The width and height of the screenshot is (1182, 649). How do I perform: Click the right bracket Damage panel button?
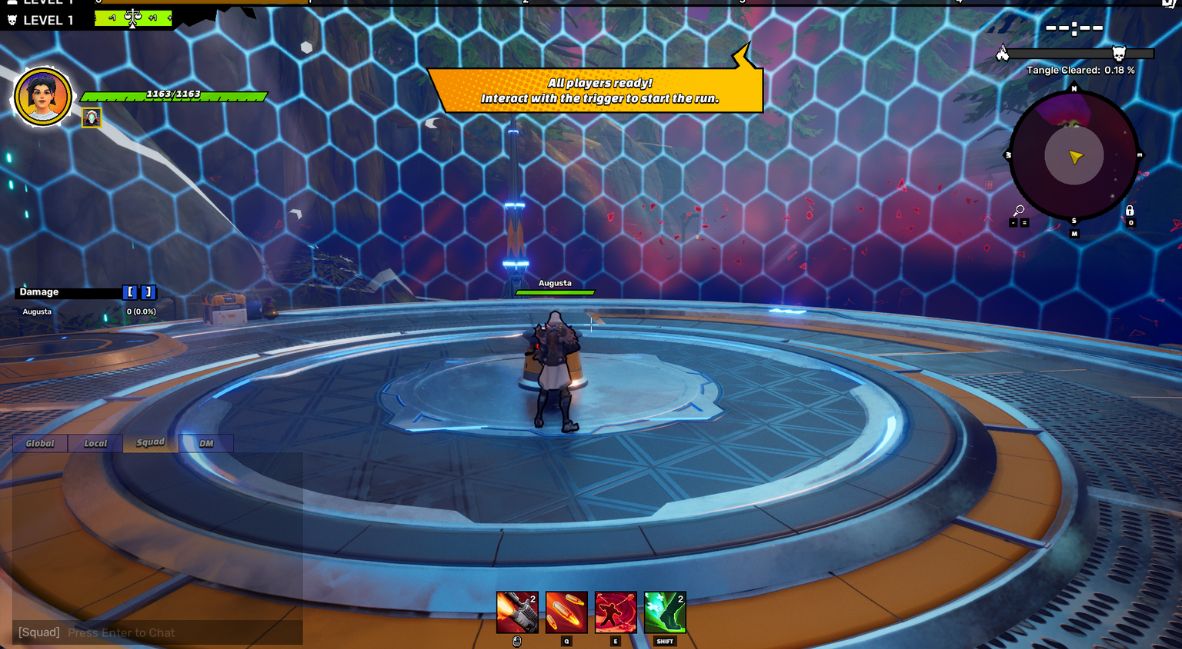(148, 292)
